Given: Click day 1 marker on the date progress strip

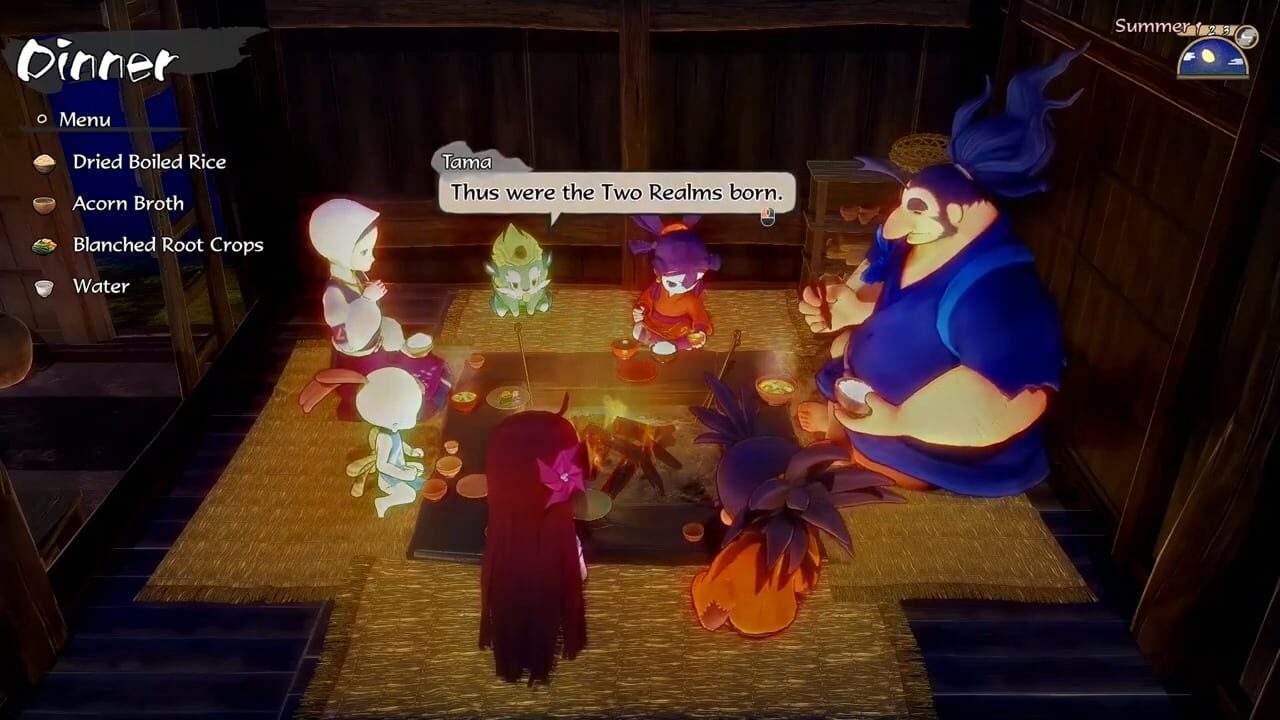Looking at the screenshot, I should coord(1197,30).
